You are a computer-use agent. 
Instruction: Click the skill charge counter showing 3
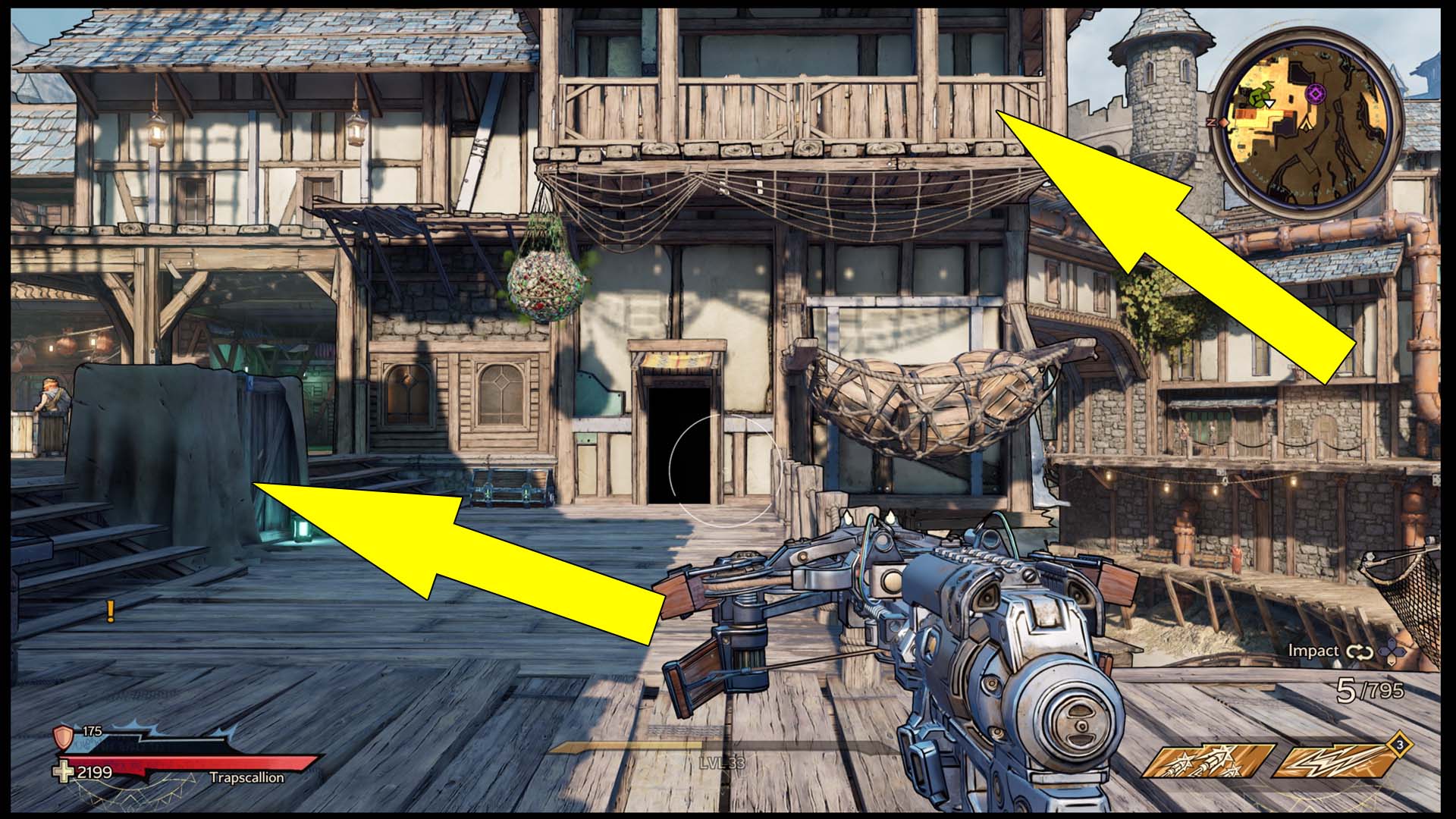click(x=1400, y=746)
